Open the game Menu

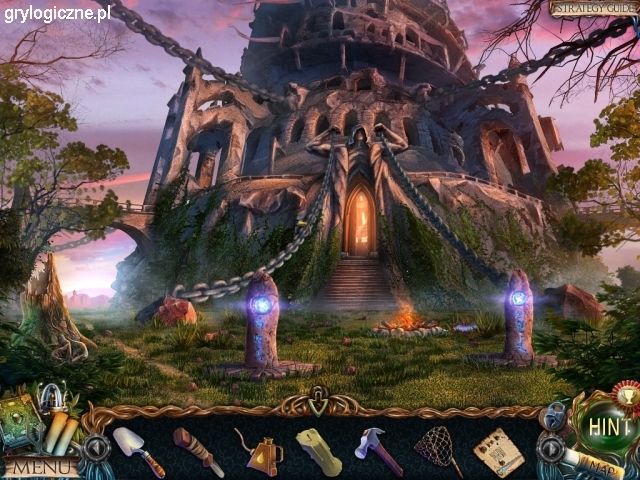41,466
